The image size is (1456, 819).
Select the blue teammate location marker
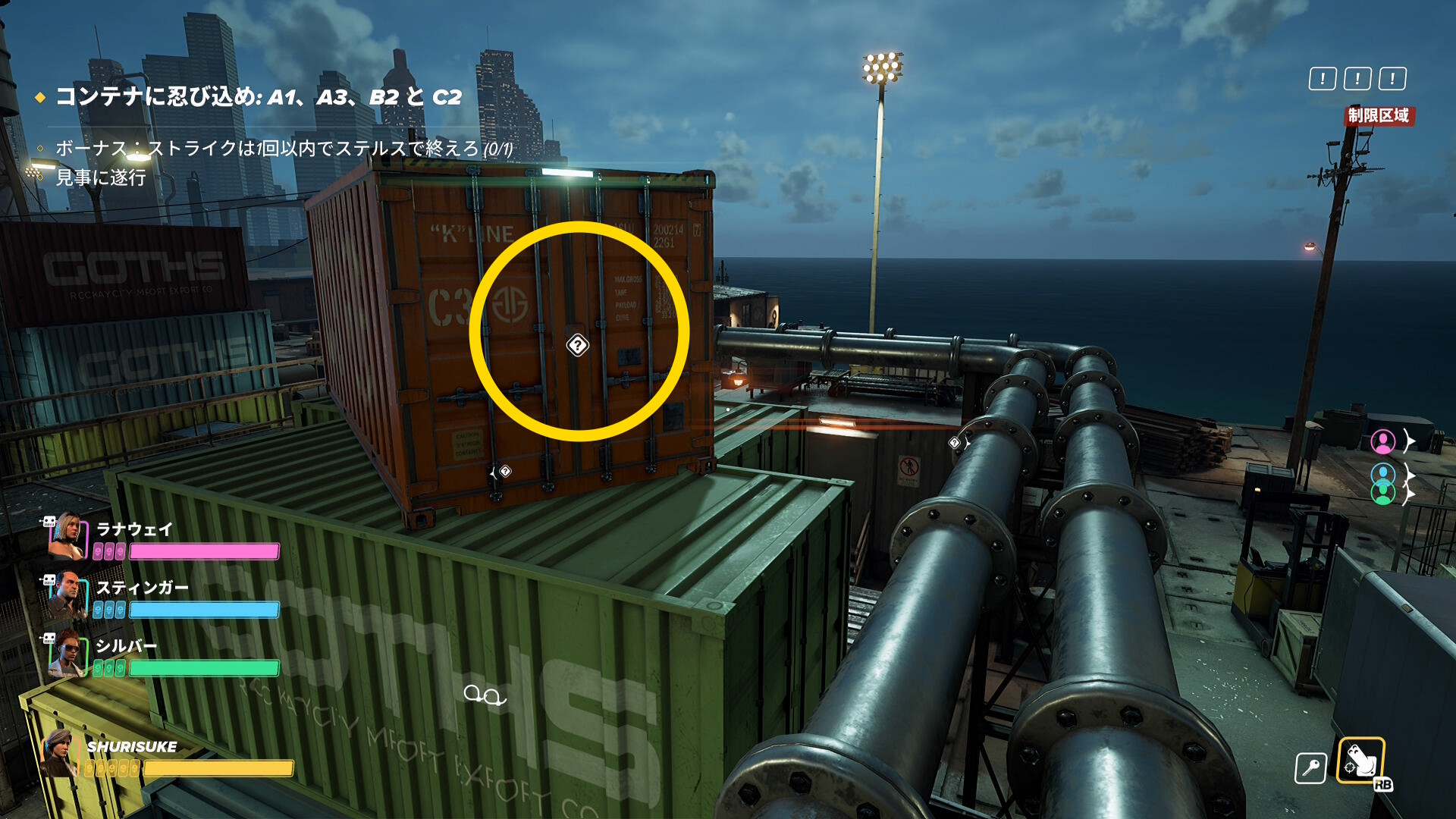pyautogui.click(x=1382, y=474)
